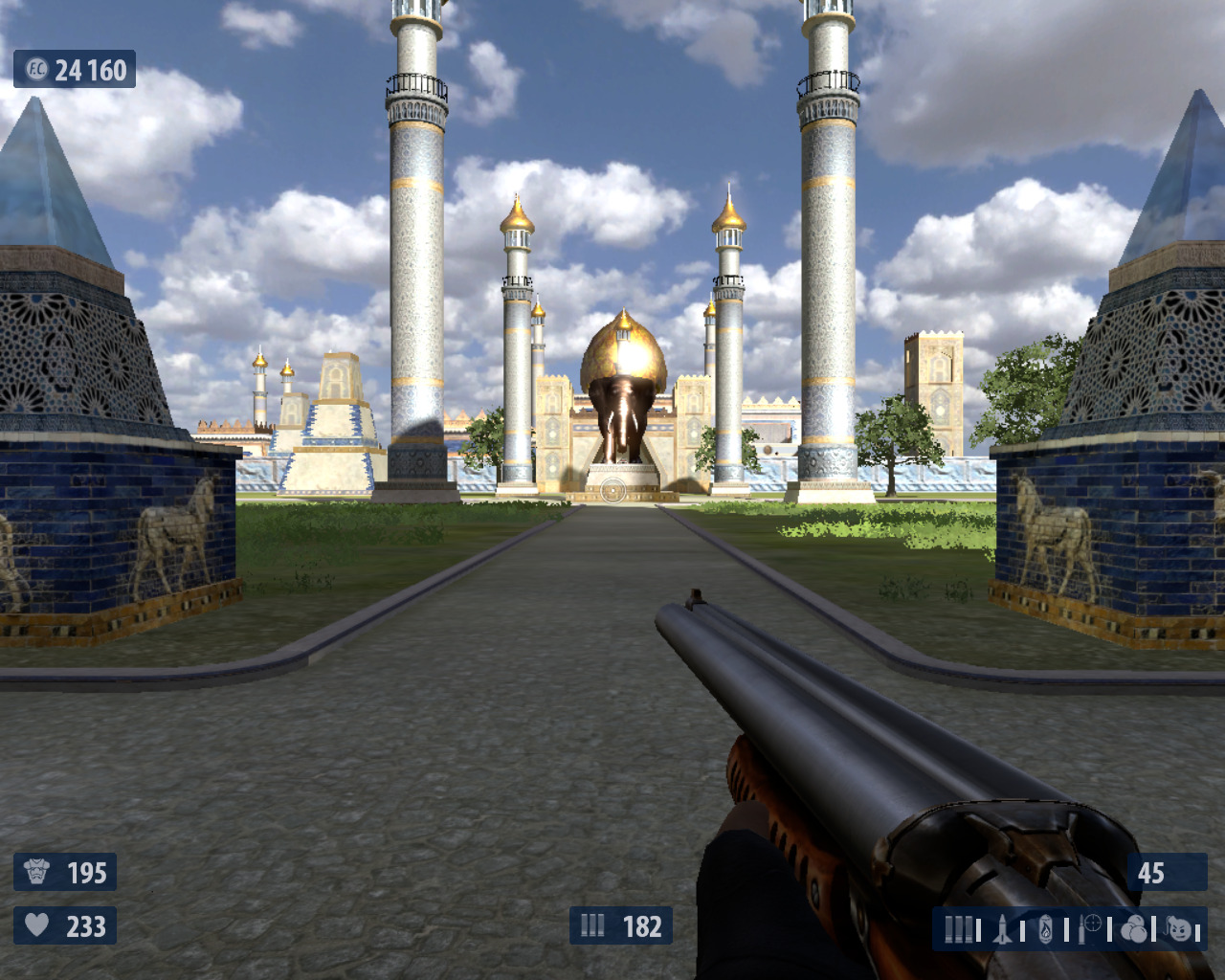
Task: Select the sniper bullet crosshair icon
Action: [1090, 927]
